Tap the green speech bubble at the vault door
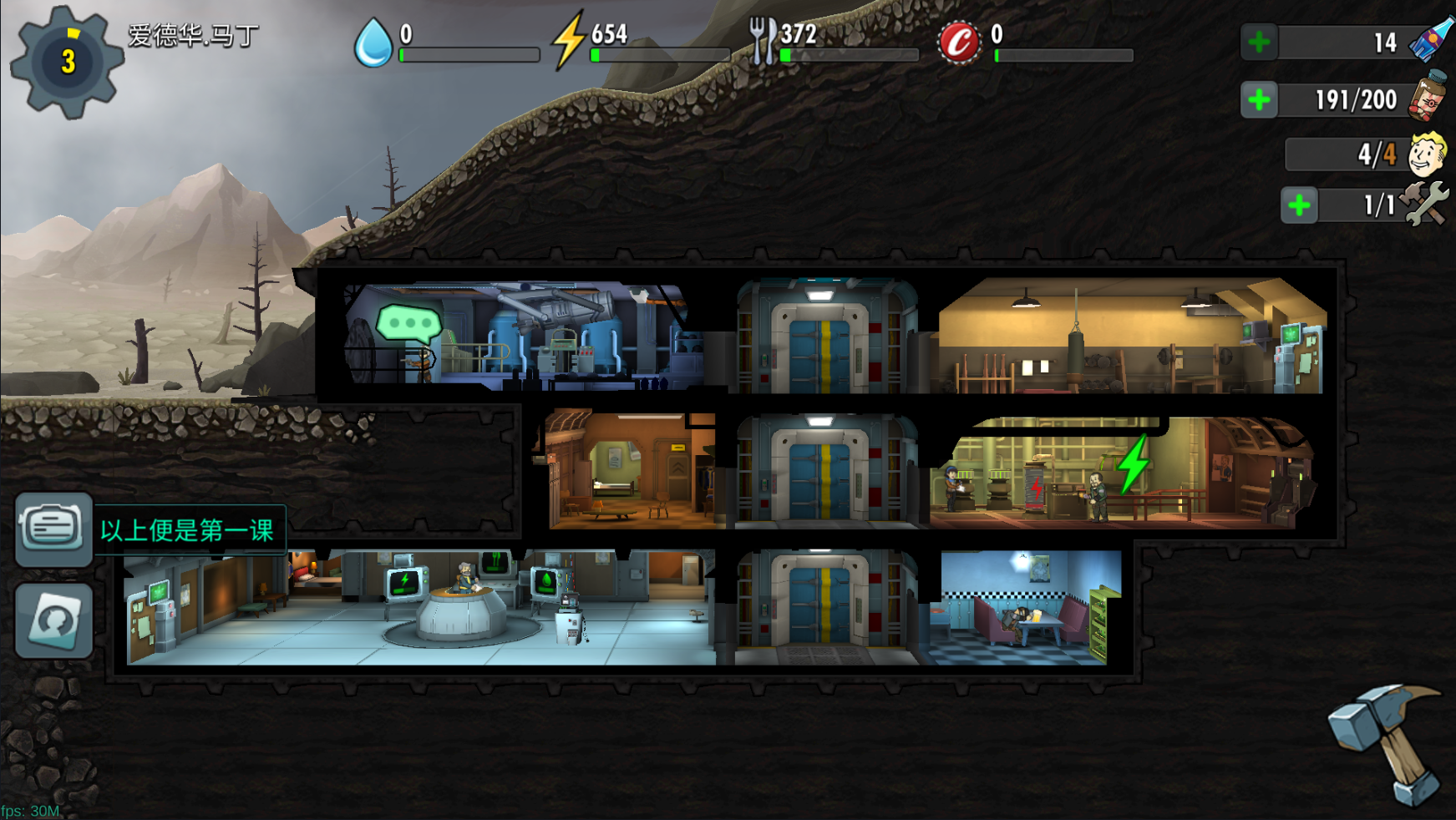 point(408,323)
